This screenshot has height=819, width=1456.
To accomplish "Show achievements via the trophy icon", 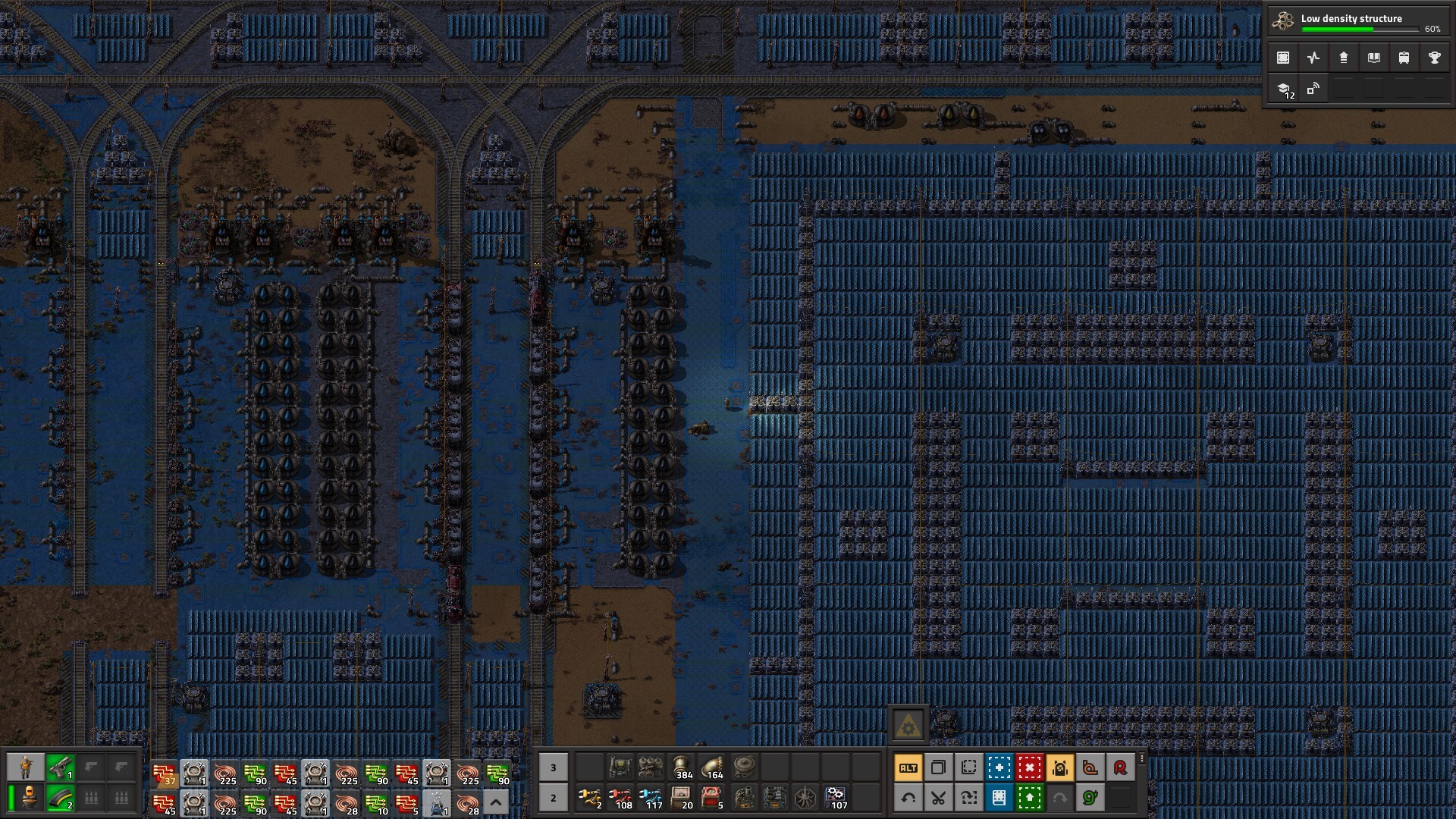I will [x=1434, y=58].
